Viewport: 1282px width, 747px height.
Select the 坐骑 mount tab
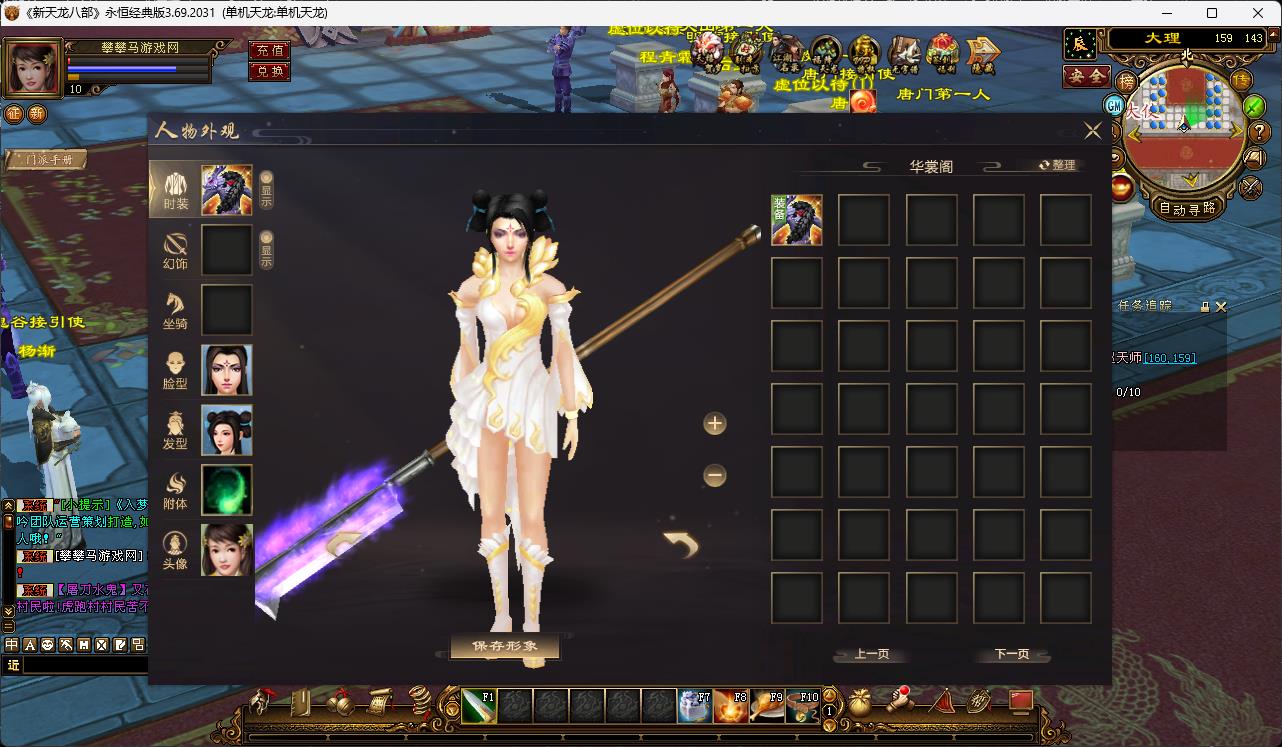(175, 310)
